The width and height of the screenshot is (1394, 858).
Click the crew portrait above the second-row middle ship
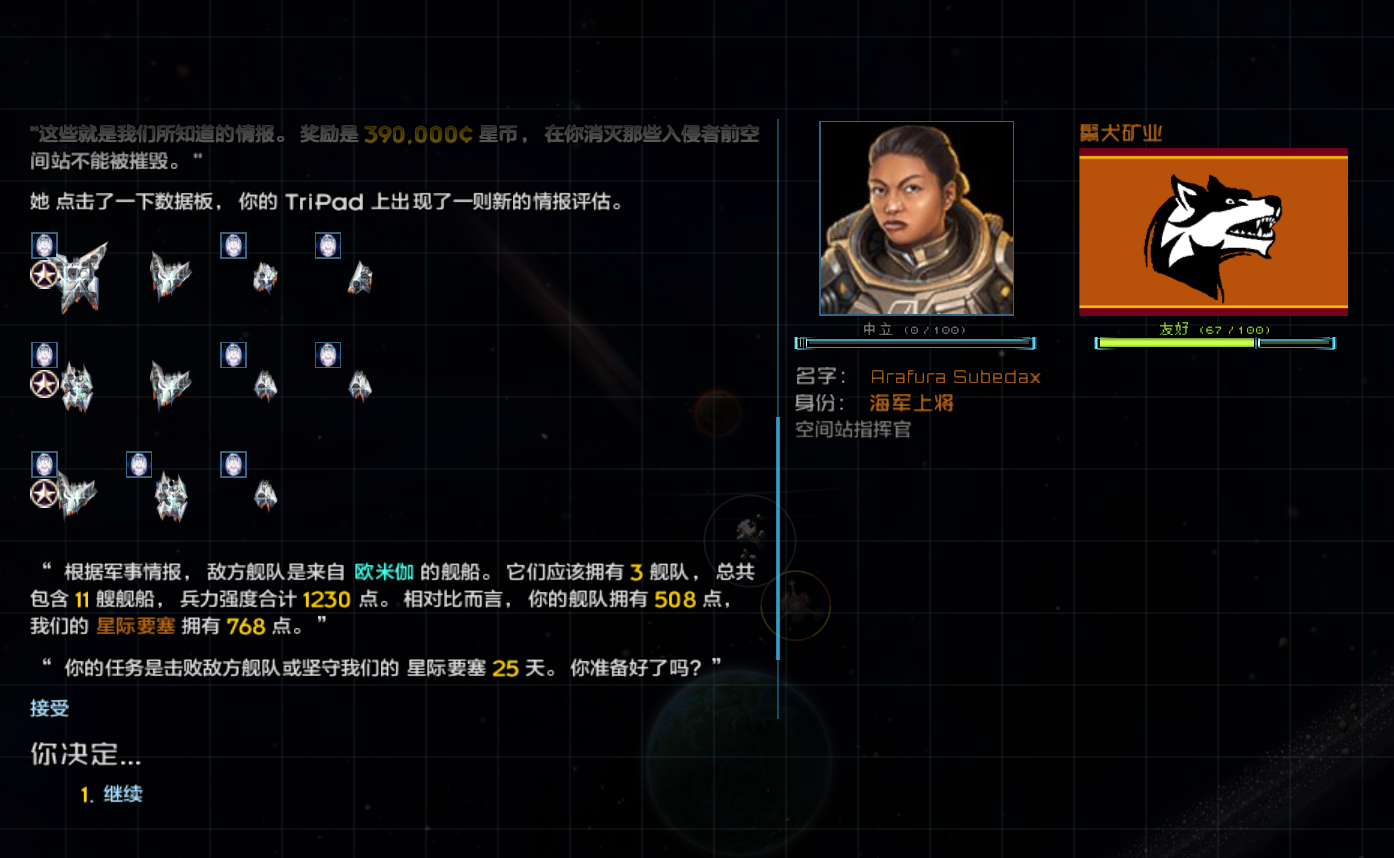tap(232, 354)
